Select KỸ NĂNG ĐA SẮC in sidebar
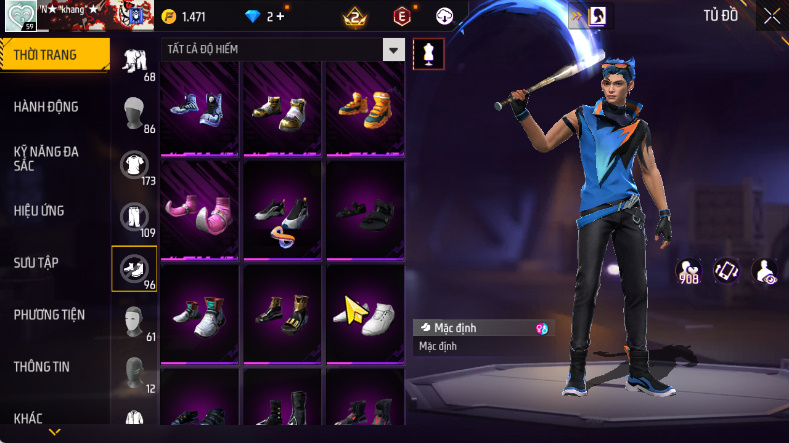The width and height of the screenshot is (789, 443). (46, 158)
